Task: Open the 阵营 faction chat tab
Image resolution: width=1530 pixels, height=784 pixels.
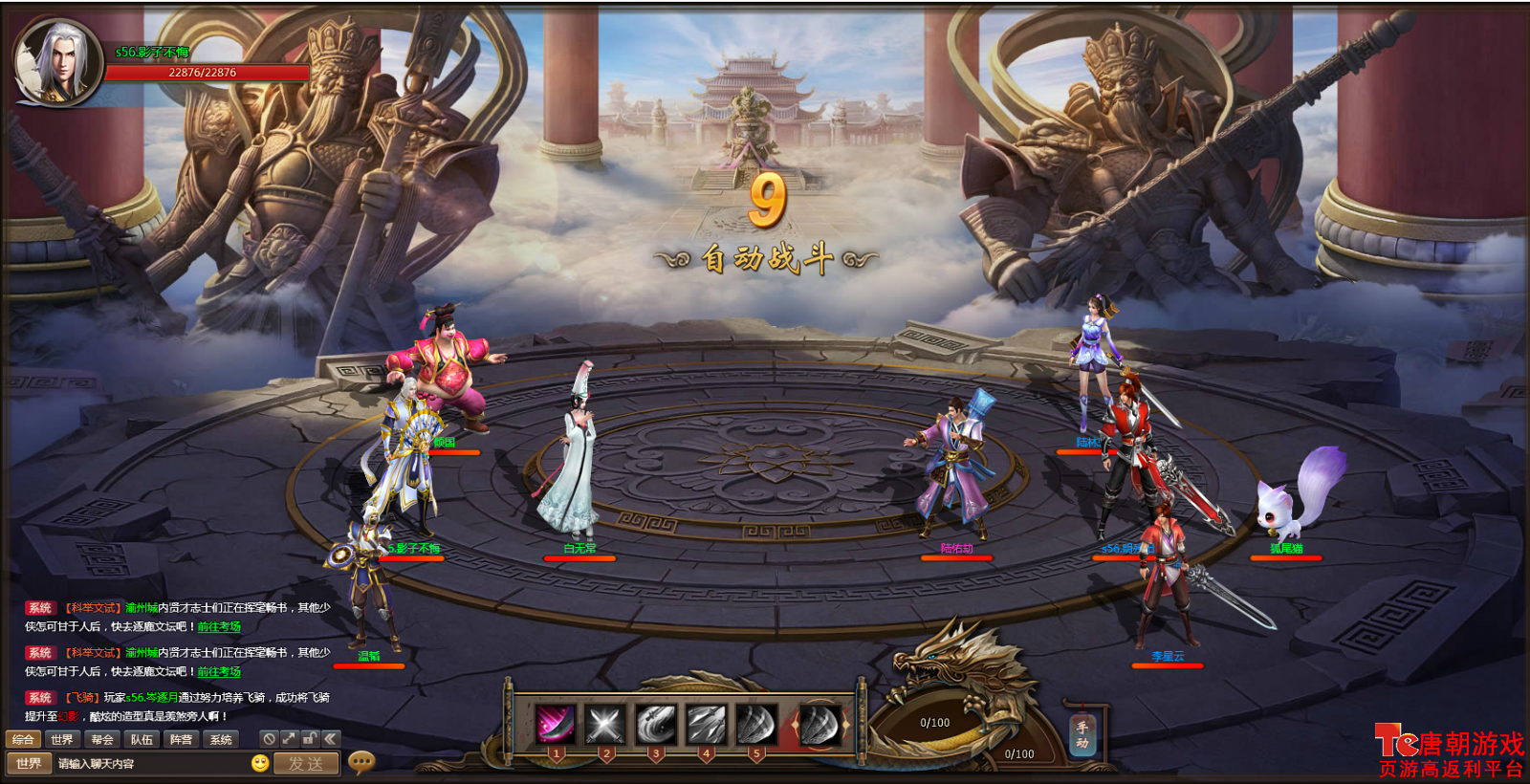Action: point(181,739)
